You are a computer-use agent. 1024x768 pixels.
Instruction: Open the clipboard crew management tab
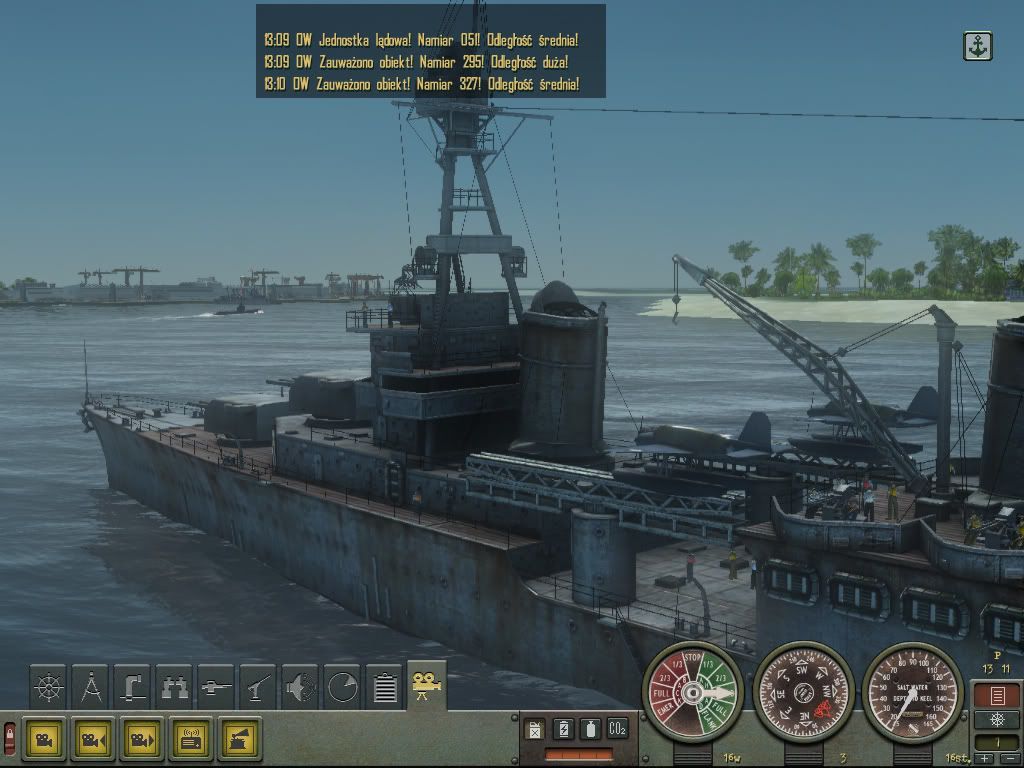(384, 688)
